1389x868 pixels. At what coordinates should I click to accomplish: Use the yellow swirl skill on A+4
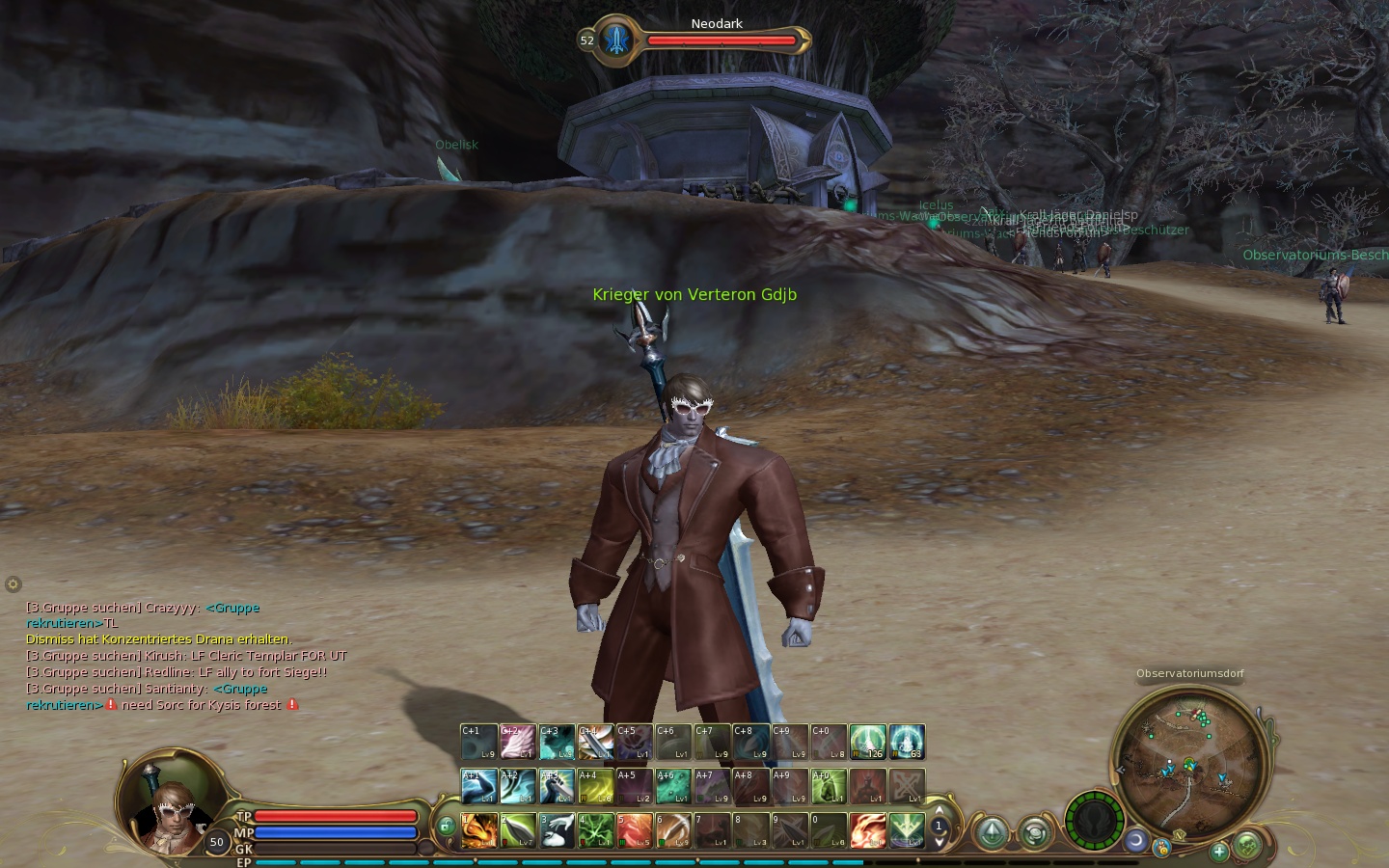coord(596,787)
